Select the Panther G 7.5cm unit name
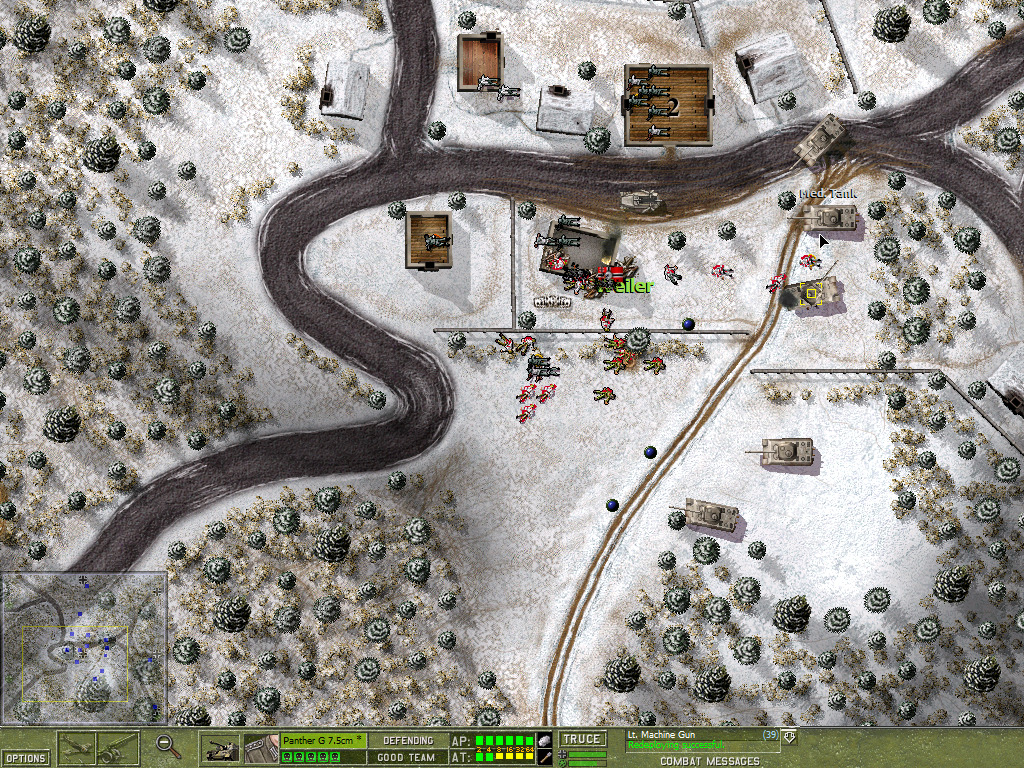1024x768 pixels. 322,740
